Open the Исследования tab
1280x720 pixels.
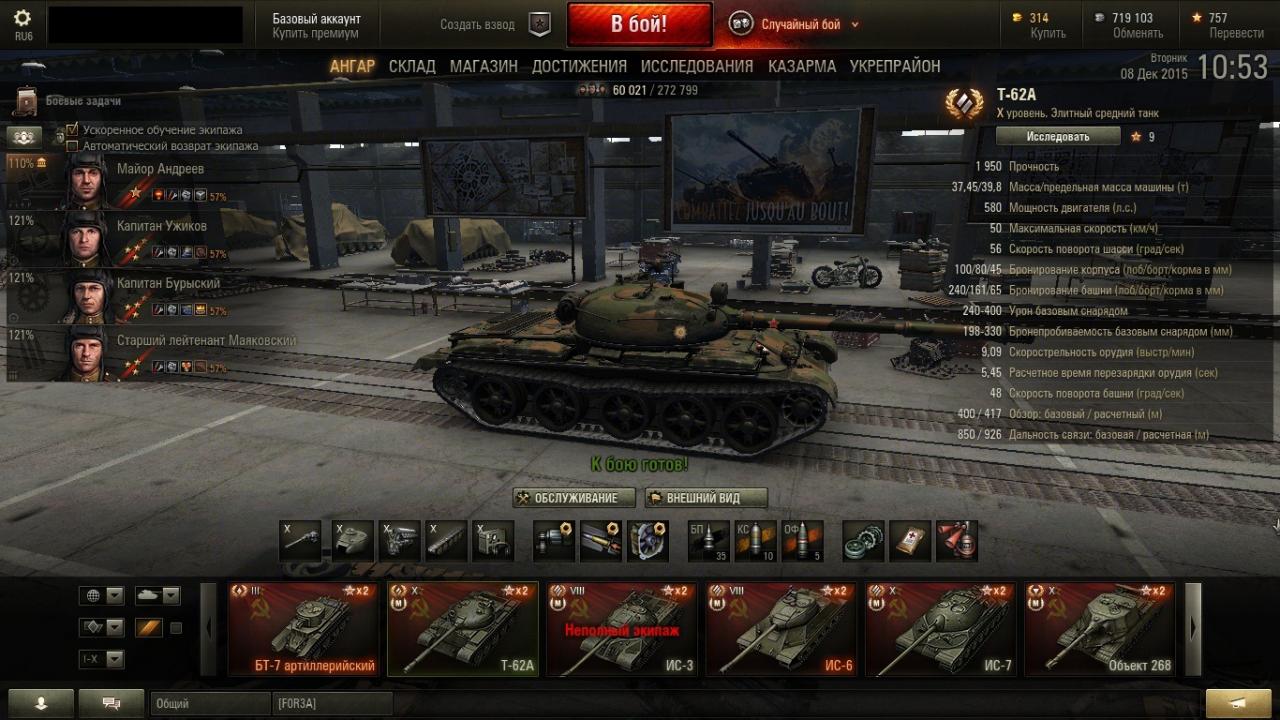(697, 66)
